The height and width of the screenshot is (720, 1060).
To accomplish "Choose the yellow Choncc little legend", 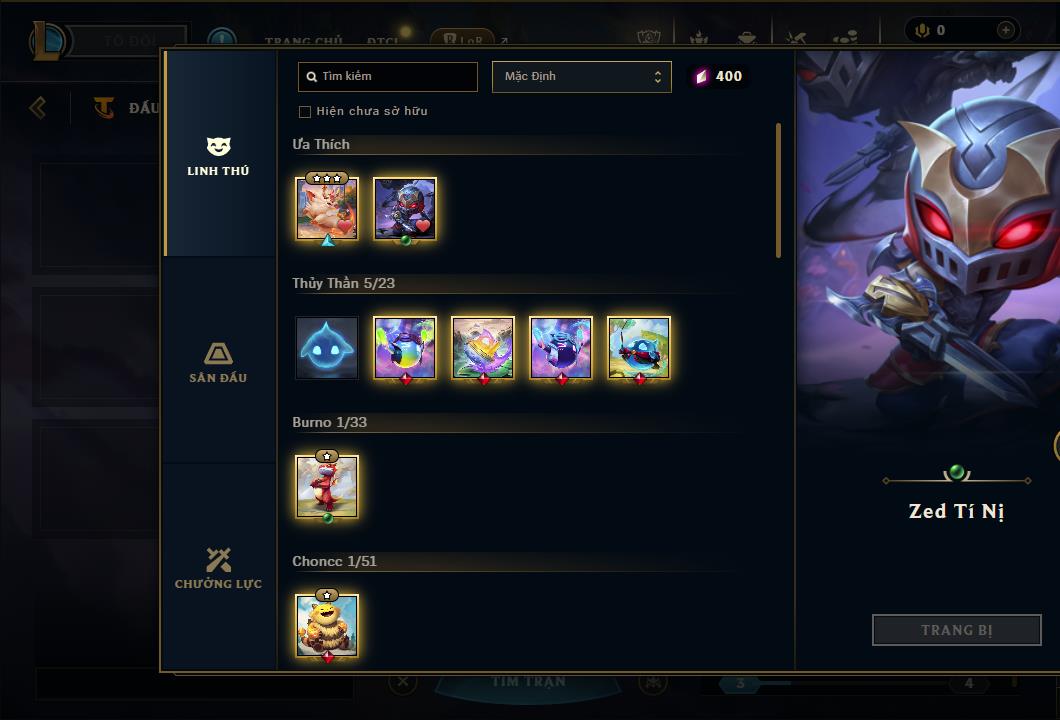I will pyautogui.click(x=327, y=626).
